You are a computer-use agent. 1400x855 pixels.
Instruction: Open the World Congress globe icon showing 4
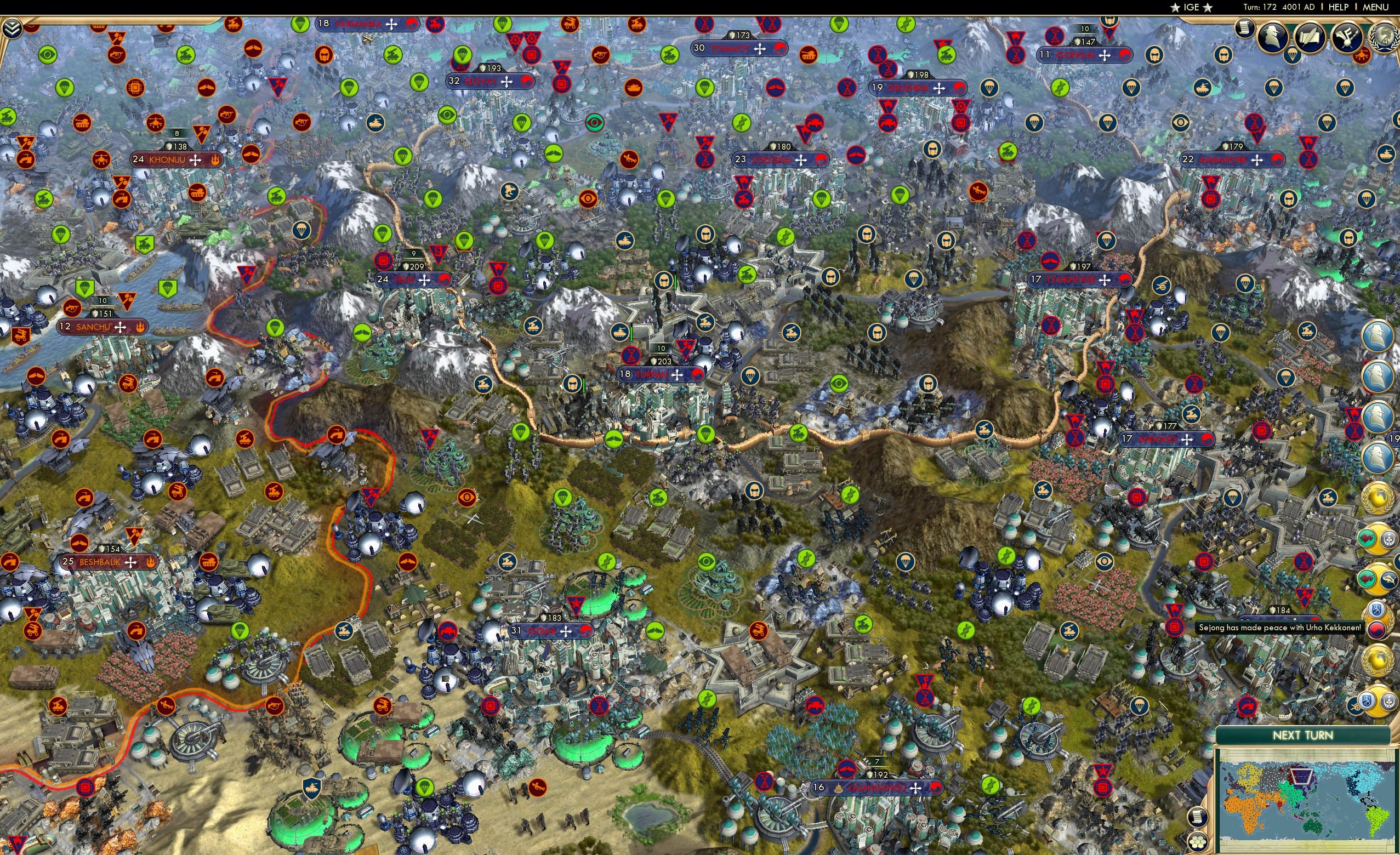tap(1385, 36)
